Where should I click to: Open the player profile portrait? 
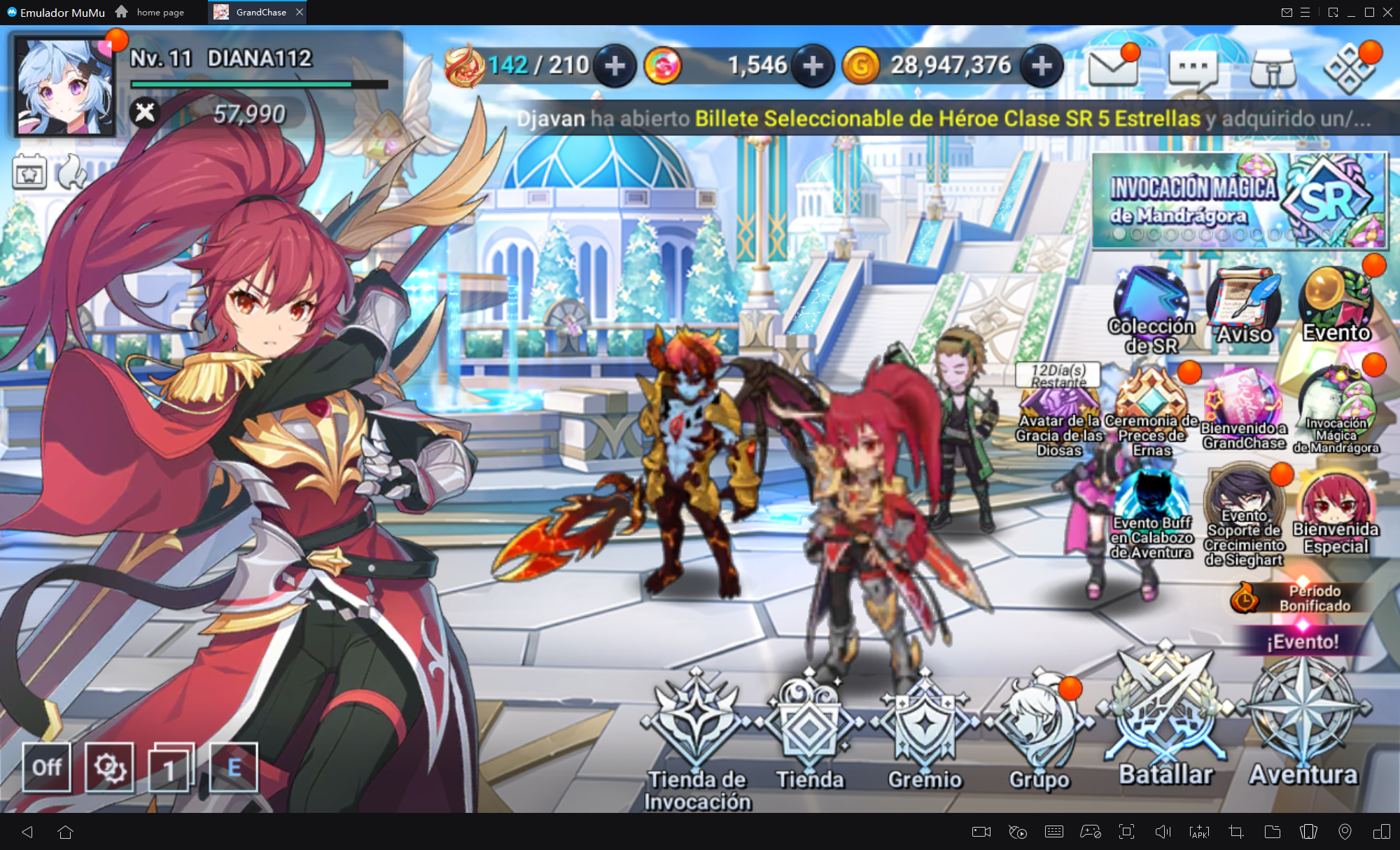64,87
